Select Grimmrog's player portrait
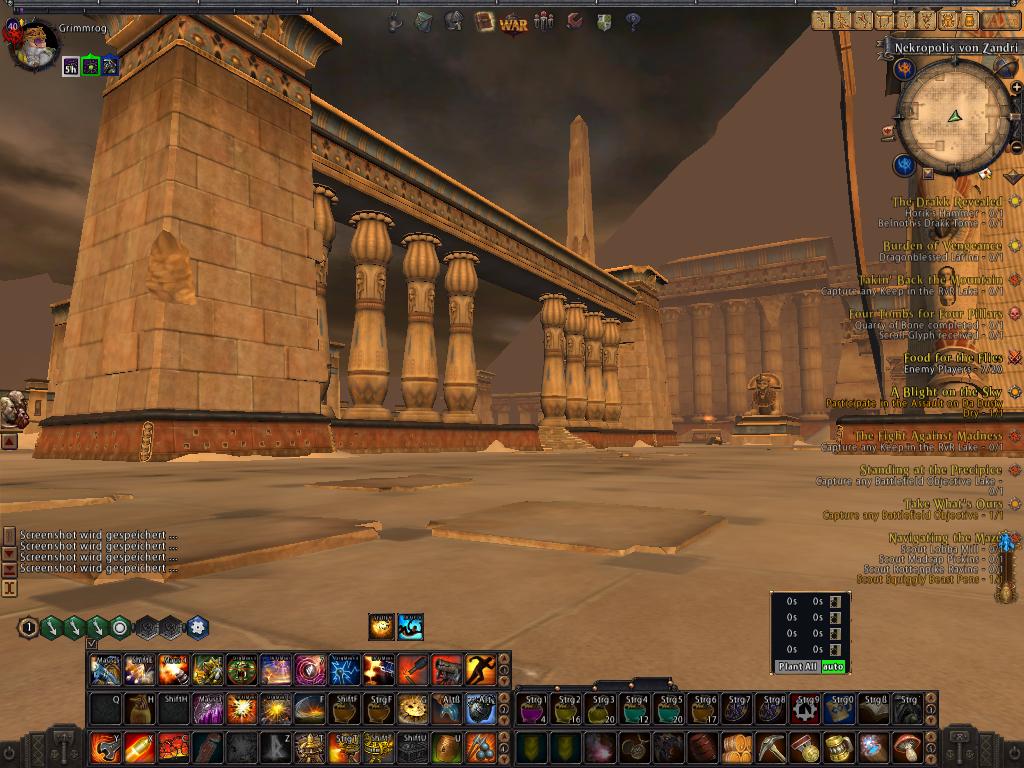Image resolution: width=1024 pixels, height=768 pixels. point(33,45)
